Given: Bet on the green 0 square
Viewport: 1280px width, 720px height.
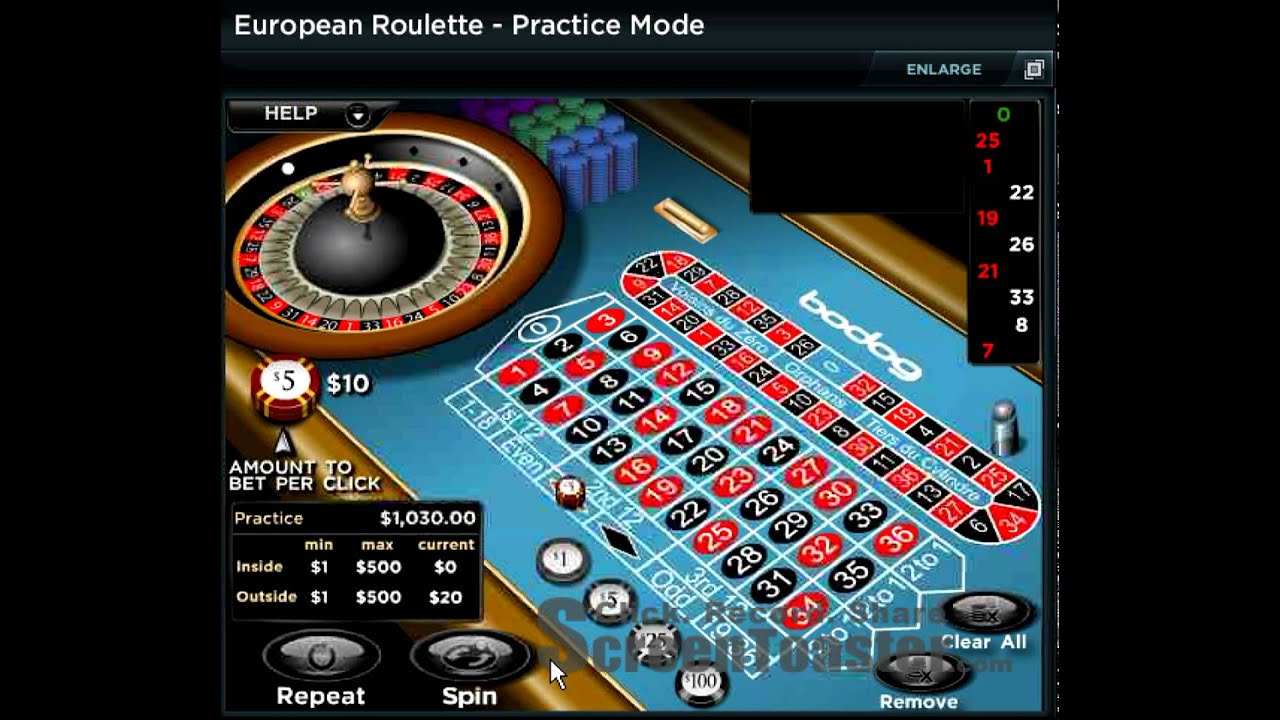Looking at the screenshot, I should tap(540, 328).
